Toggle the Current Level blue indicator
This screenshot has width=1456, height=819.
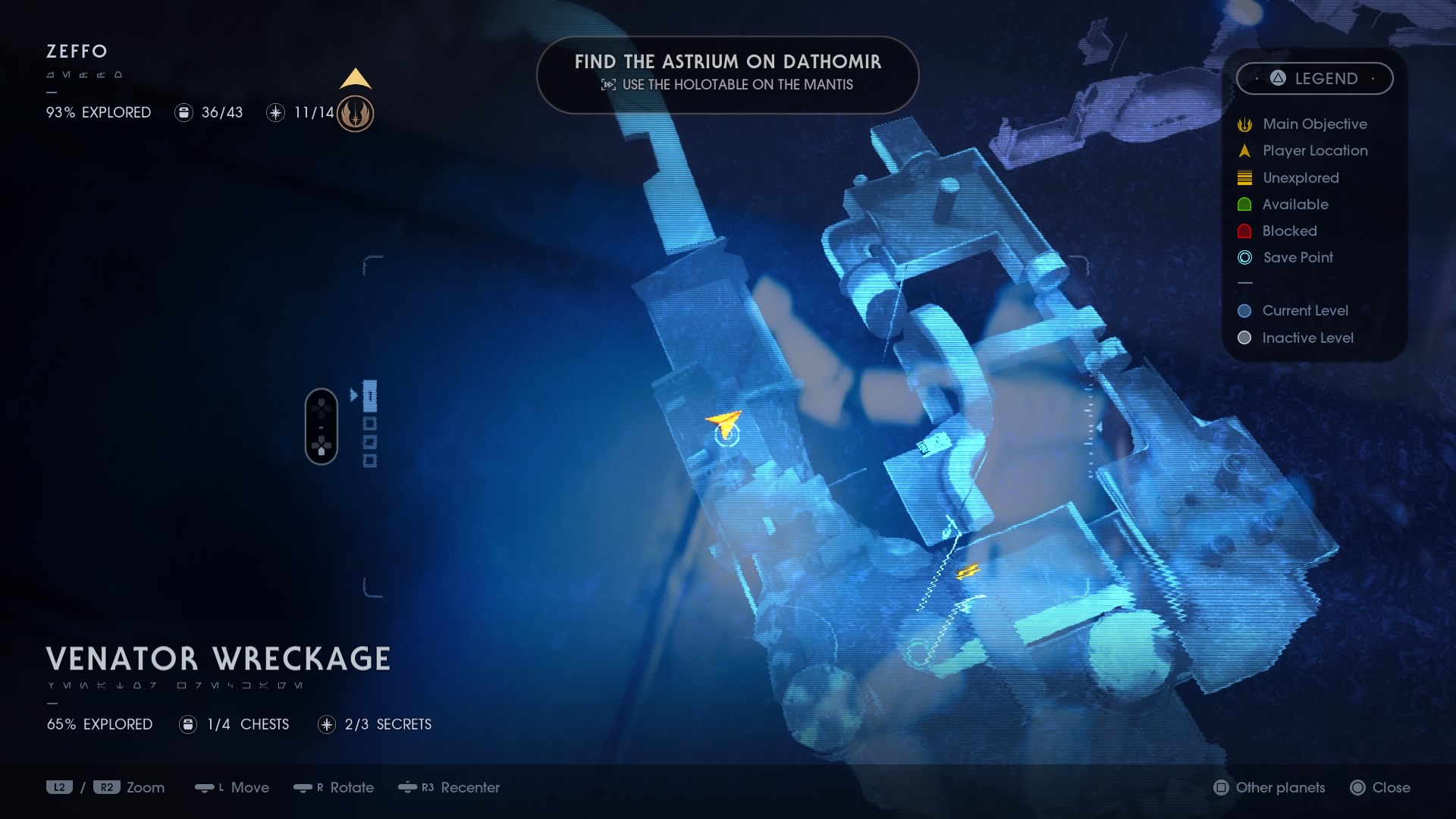tap(1244, 310)
